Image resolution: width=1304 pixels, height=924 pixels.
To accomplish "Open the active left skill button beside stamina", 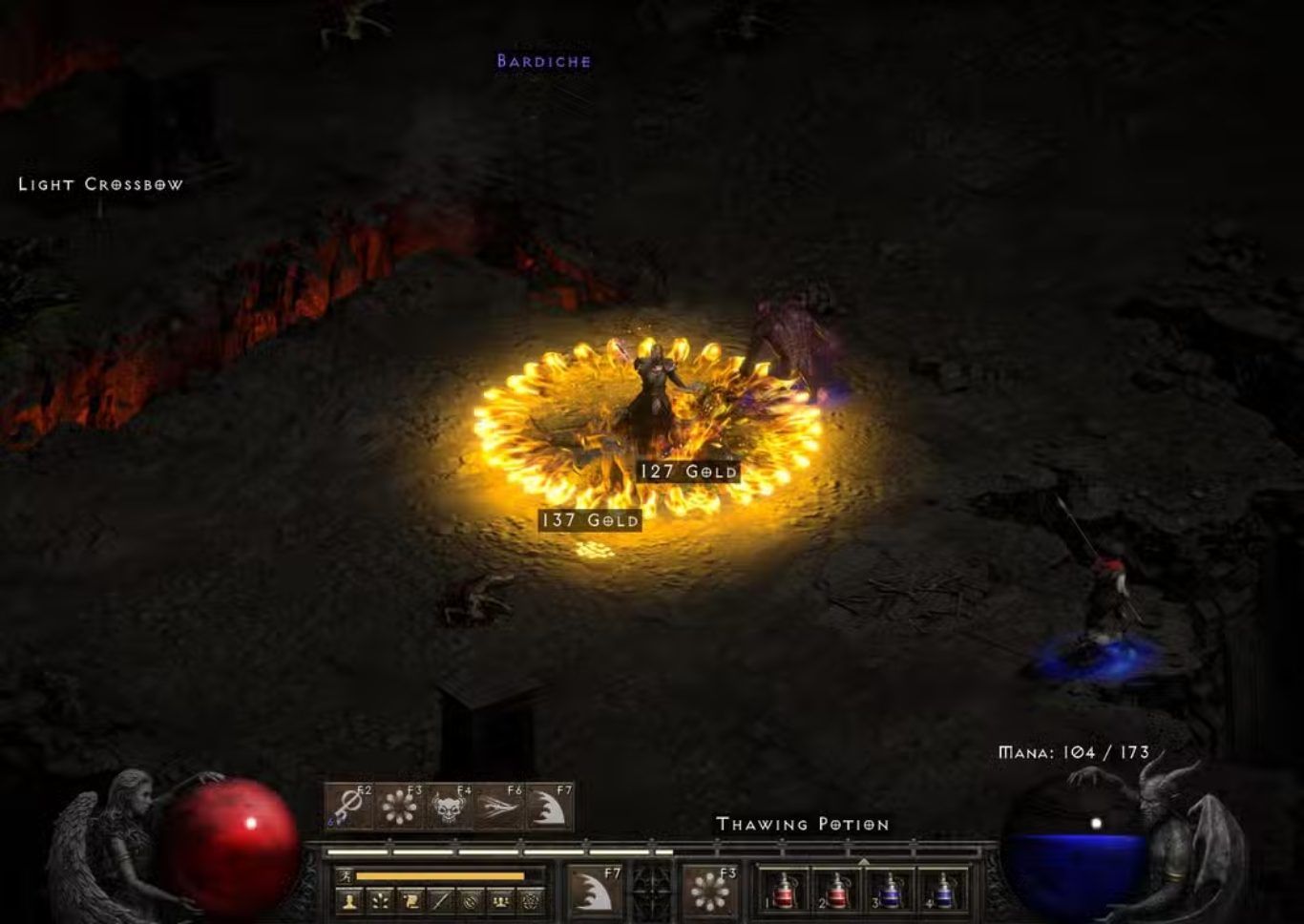I will [x=594, y=889].
